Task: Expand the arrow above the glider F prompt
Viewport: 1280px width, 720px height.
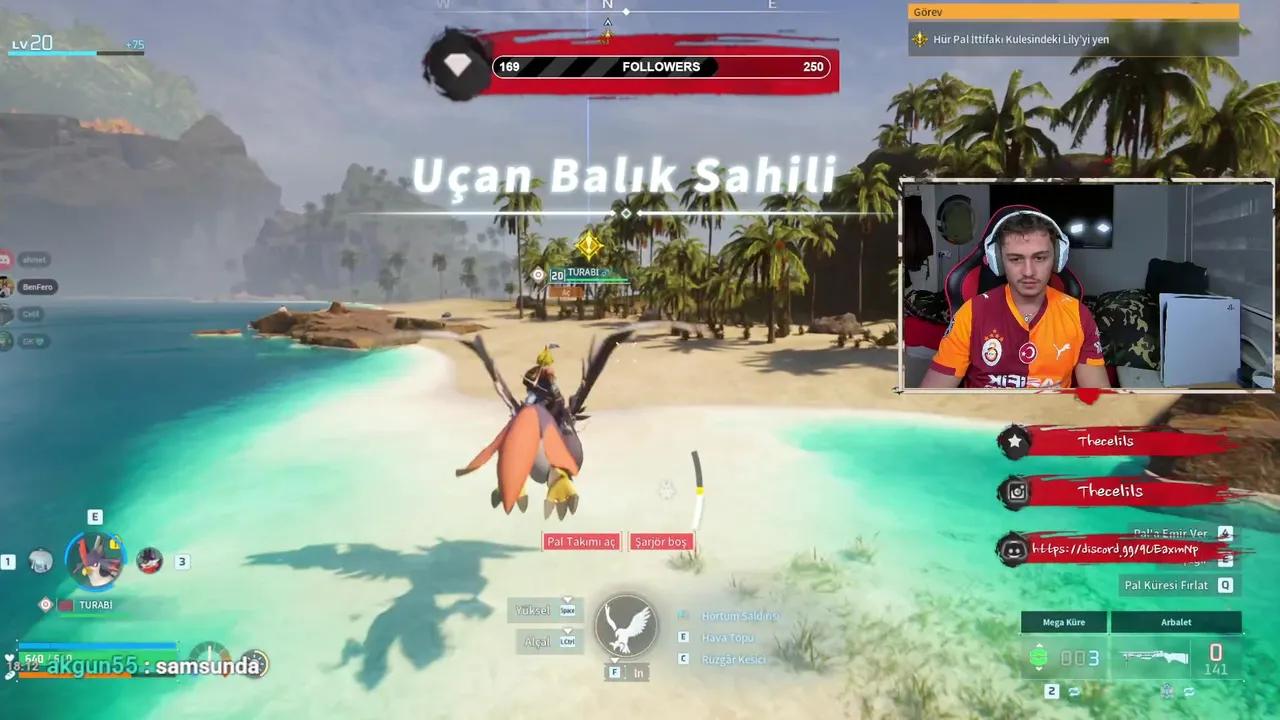Action: (x=614, y=660)
